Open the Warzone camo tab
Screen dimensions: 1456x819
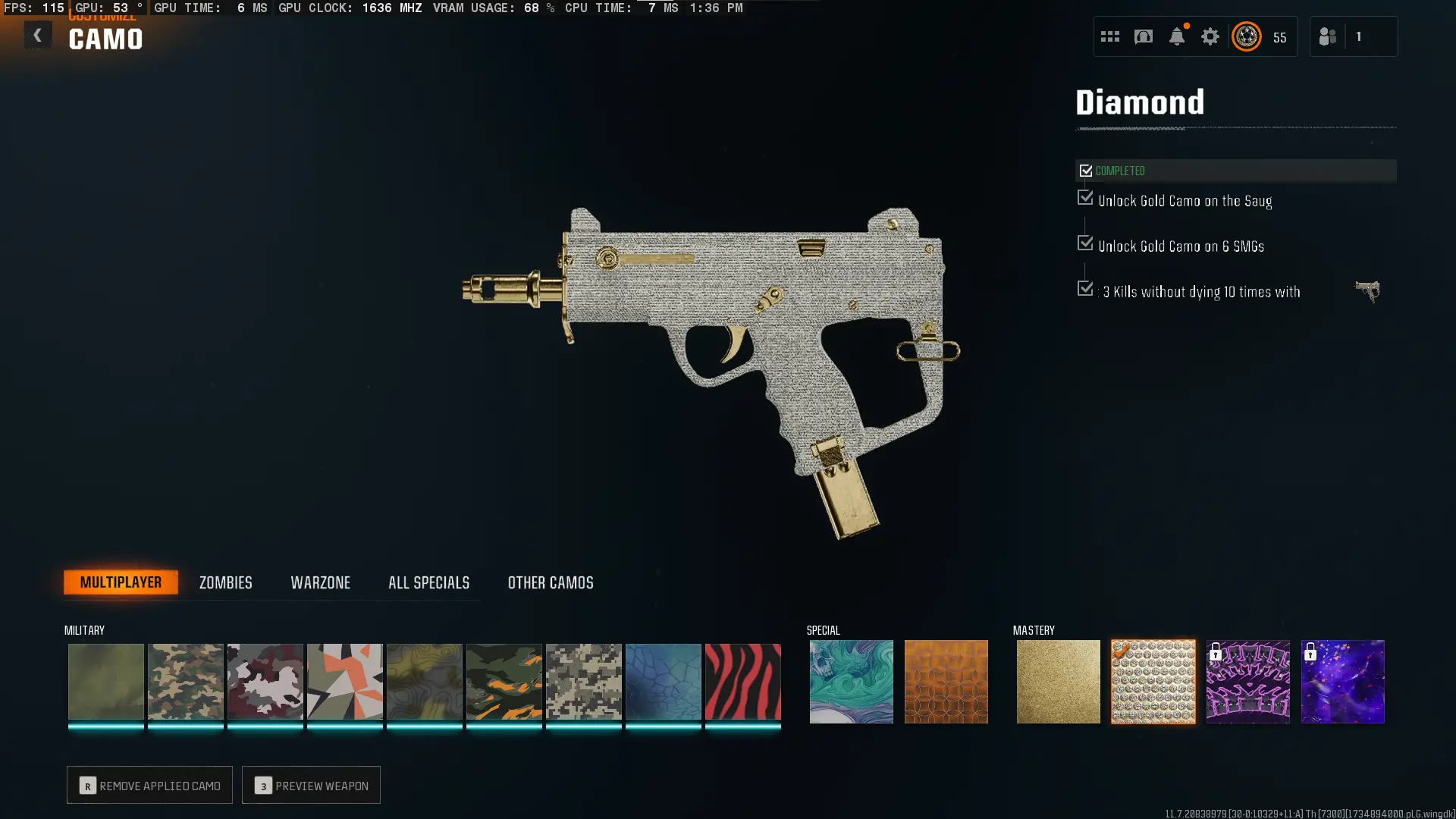tap(320, 582)
